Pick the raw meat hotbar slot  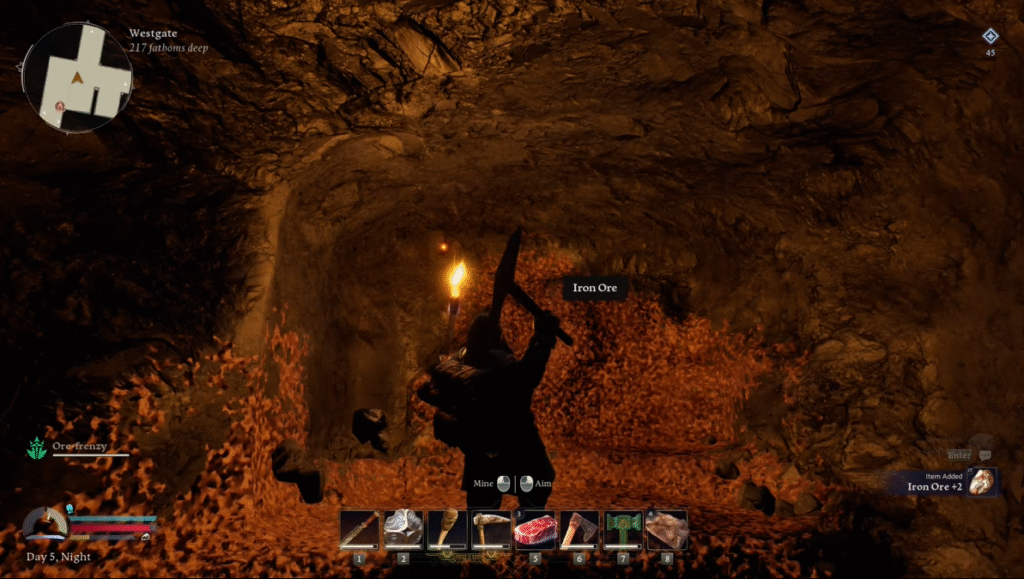click(x=535, y=530)
